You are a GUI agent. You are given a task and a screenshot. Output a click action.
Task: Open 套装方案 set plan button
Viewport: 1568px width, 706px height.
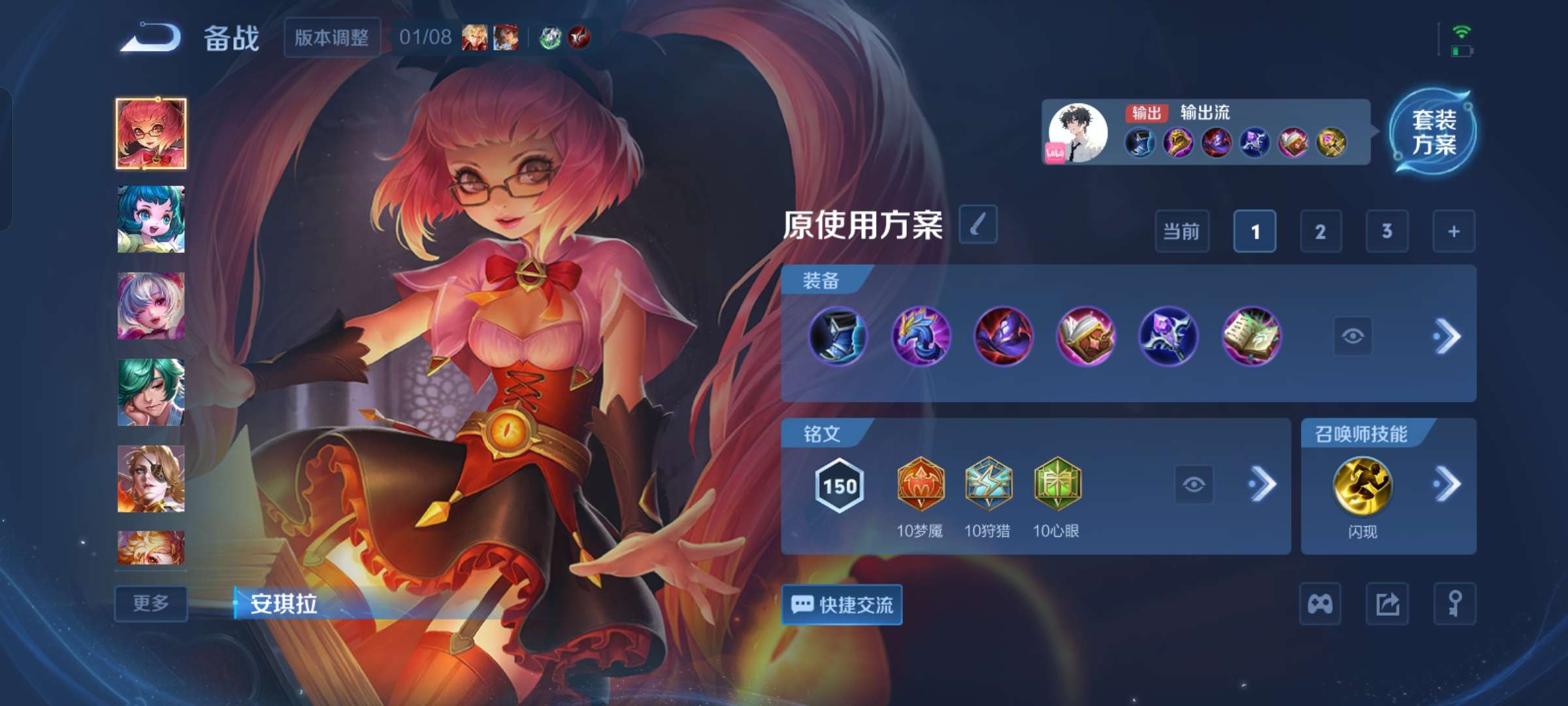click(1433, 131)
